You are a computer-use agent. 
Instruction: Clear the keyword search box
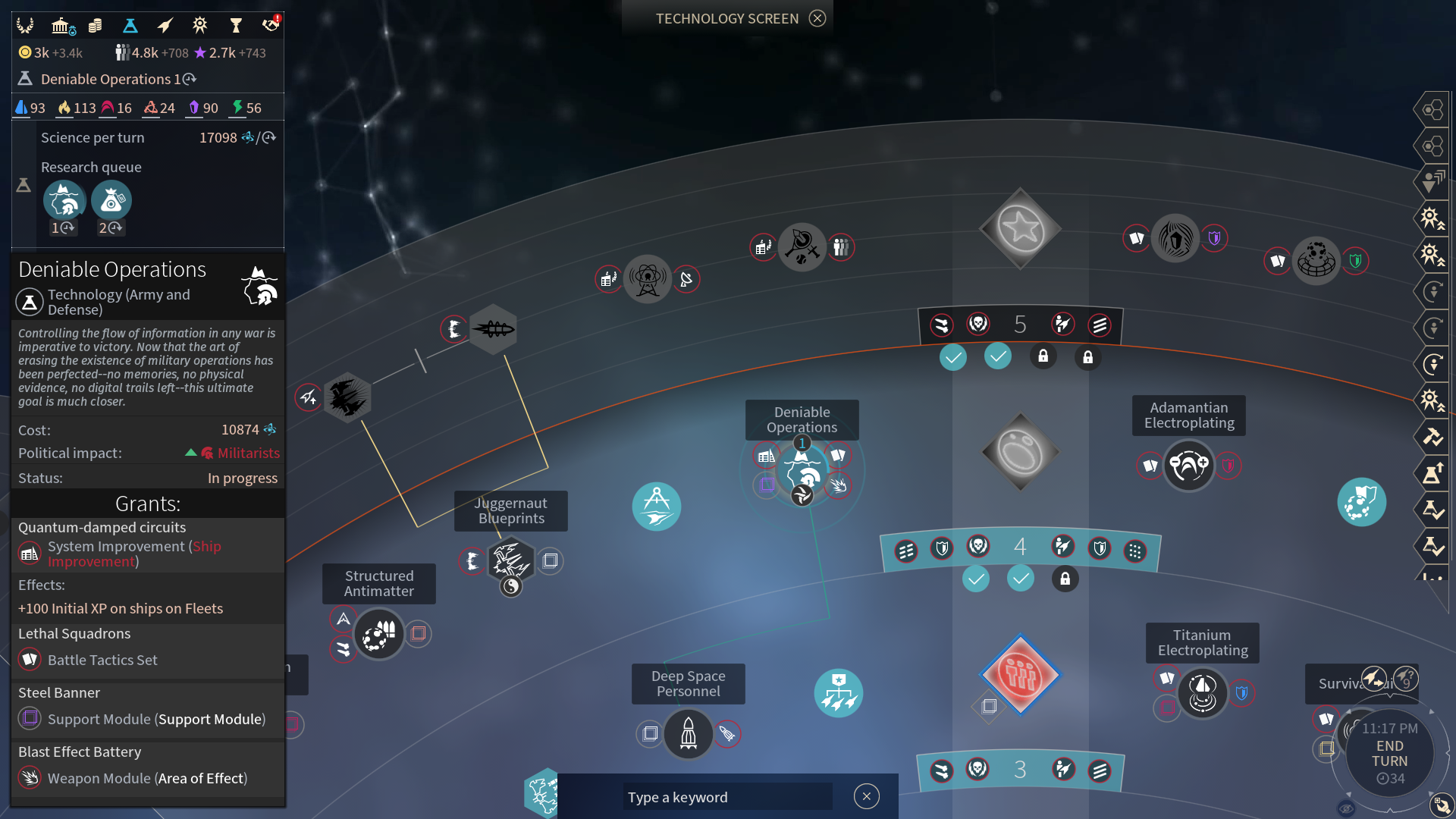866,796
